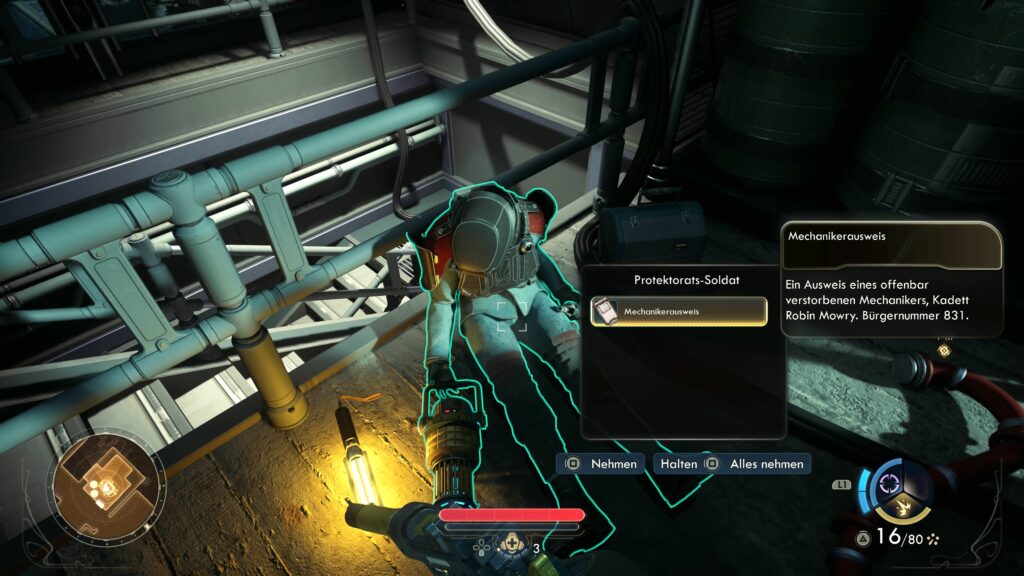Take everything with Alles nehmen
The height and width of the screenshot is (576, 1024).
coord(756,464)
